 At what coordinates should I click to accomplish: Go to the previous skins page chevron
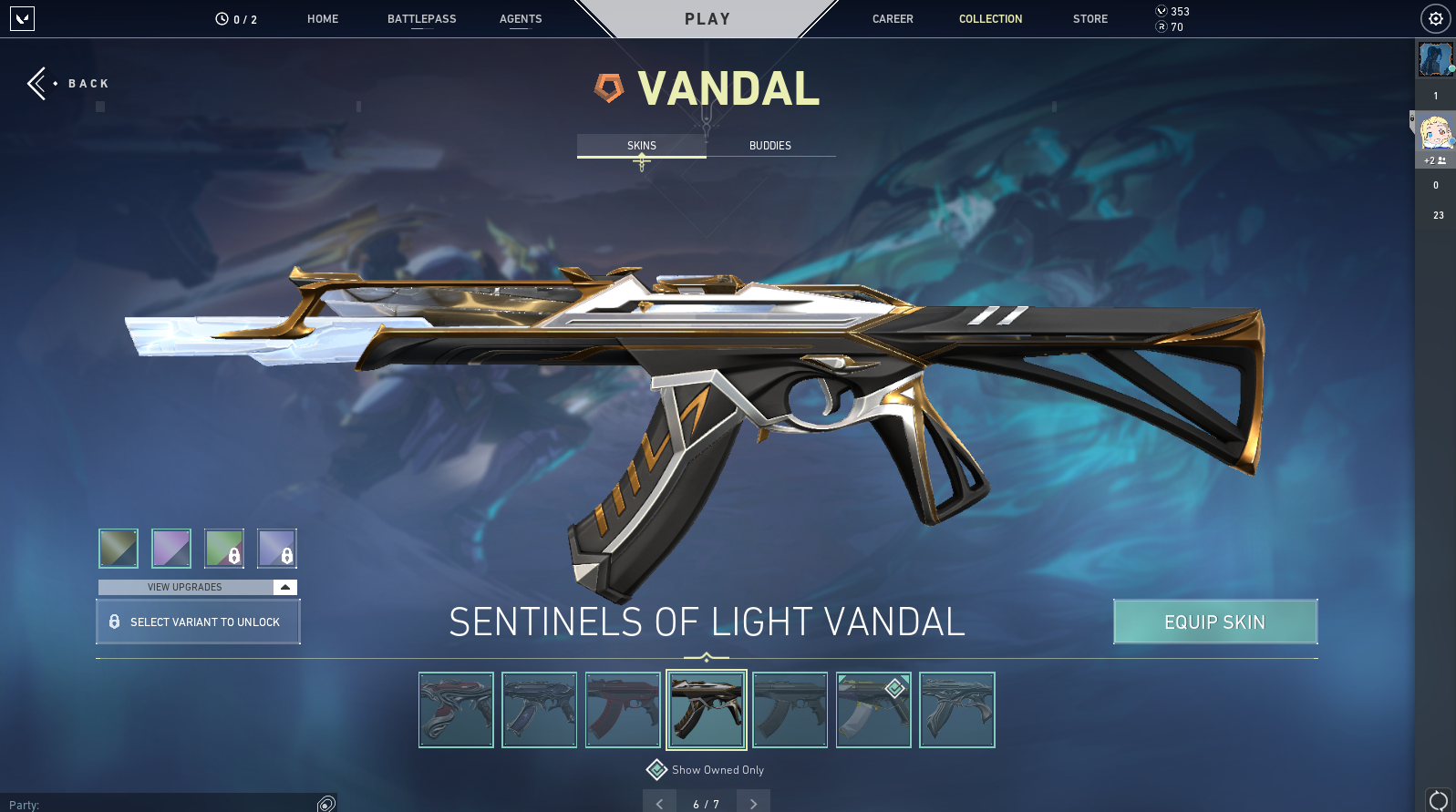pyautogui.click(x=659, y=803)
